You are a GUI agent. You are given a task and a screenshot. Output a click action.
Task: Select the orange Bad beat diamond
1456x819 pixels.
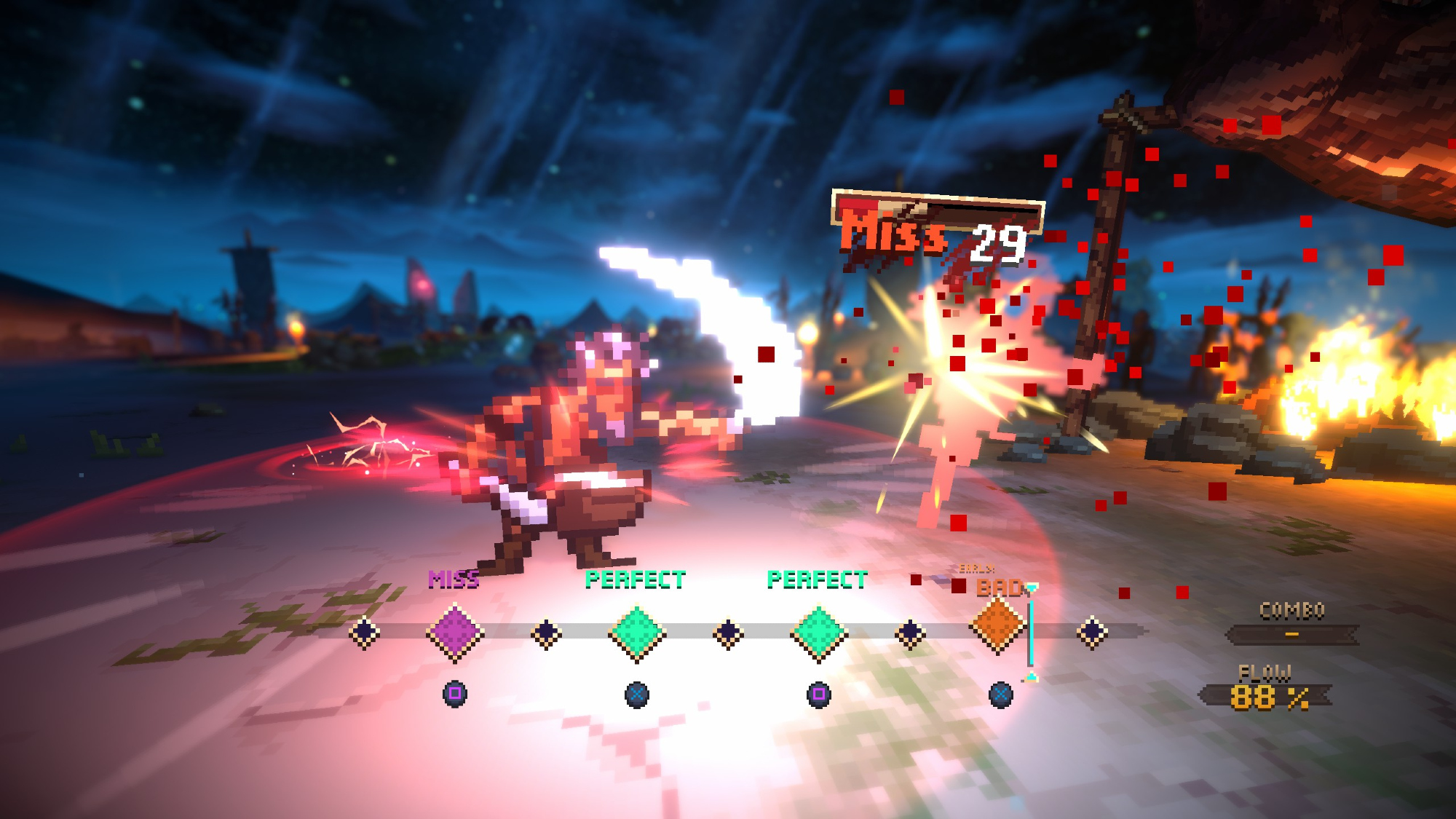pyautogui.click(x=998, y=625)
